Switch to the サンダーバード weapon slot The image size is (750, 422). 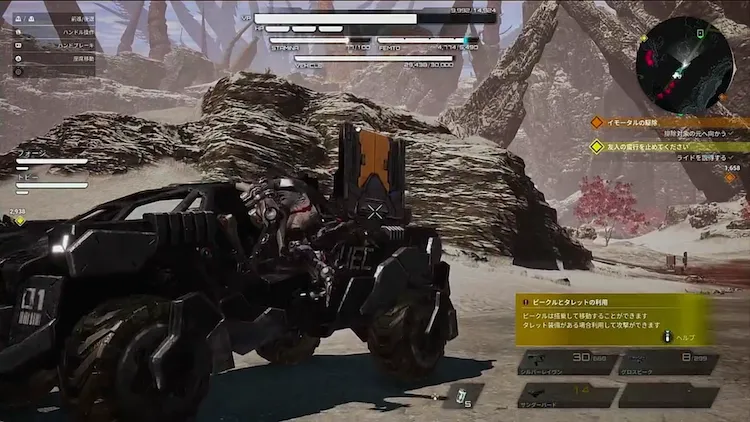click(566, 395)
